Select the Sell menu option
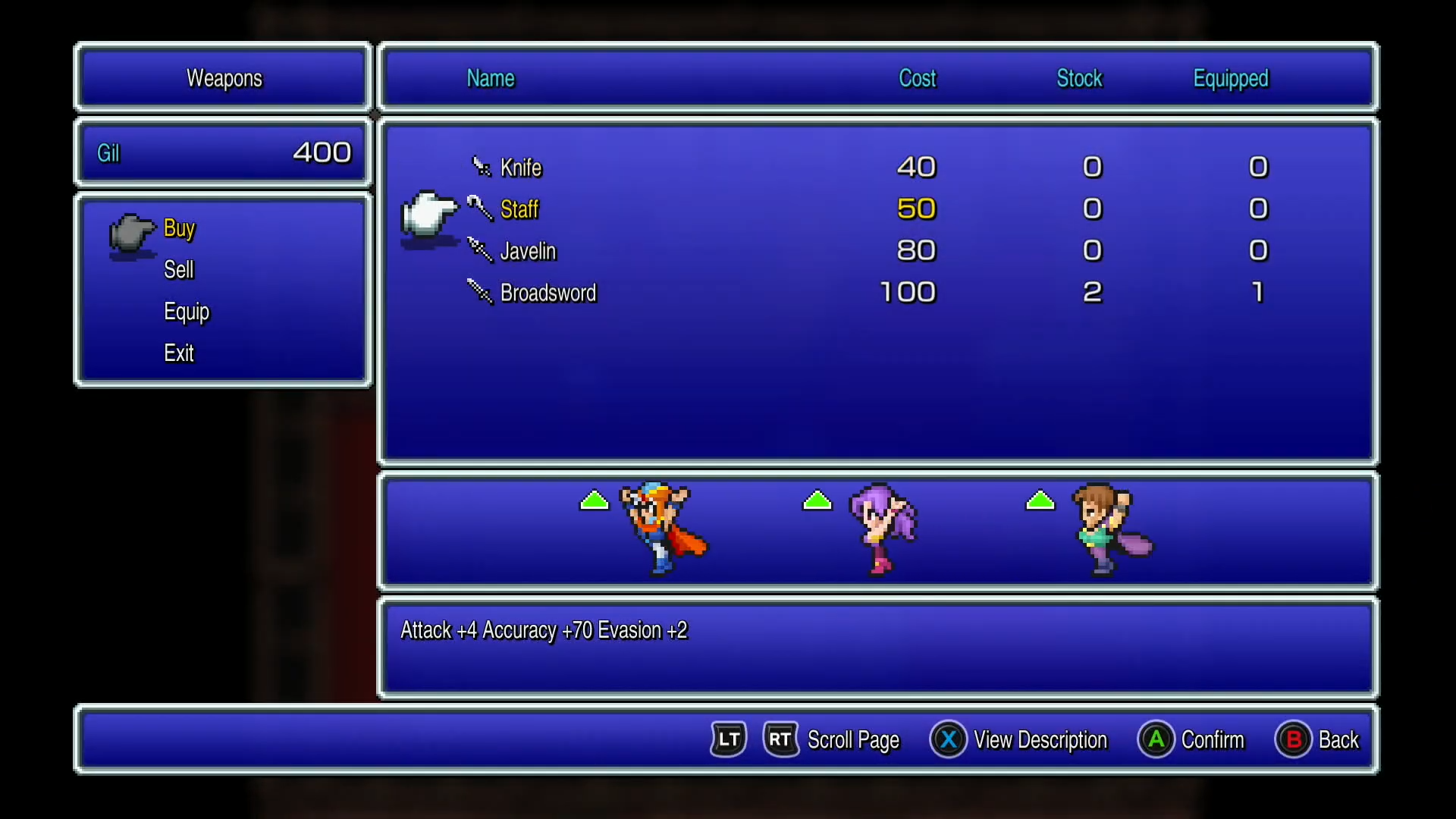This screenshot has height=819, width=1456. 179,269
